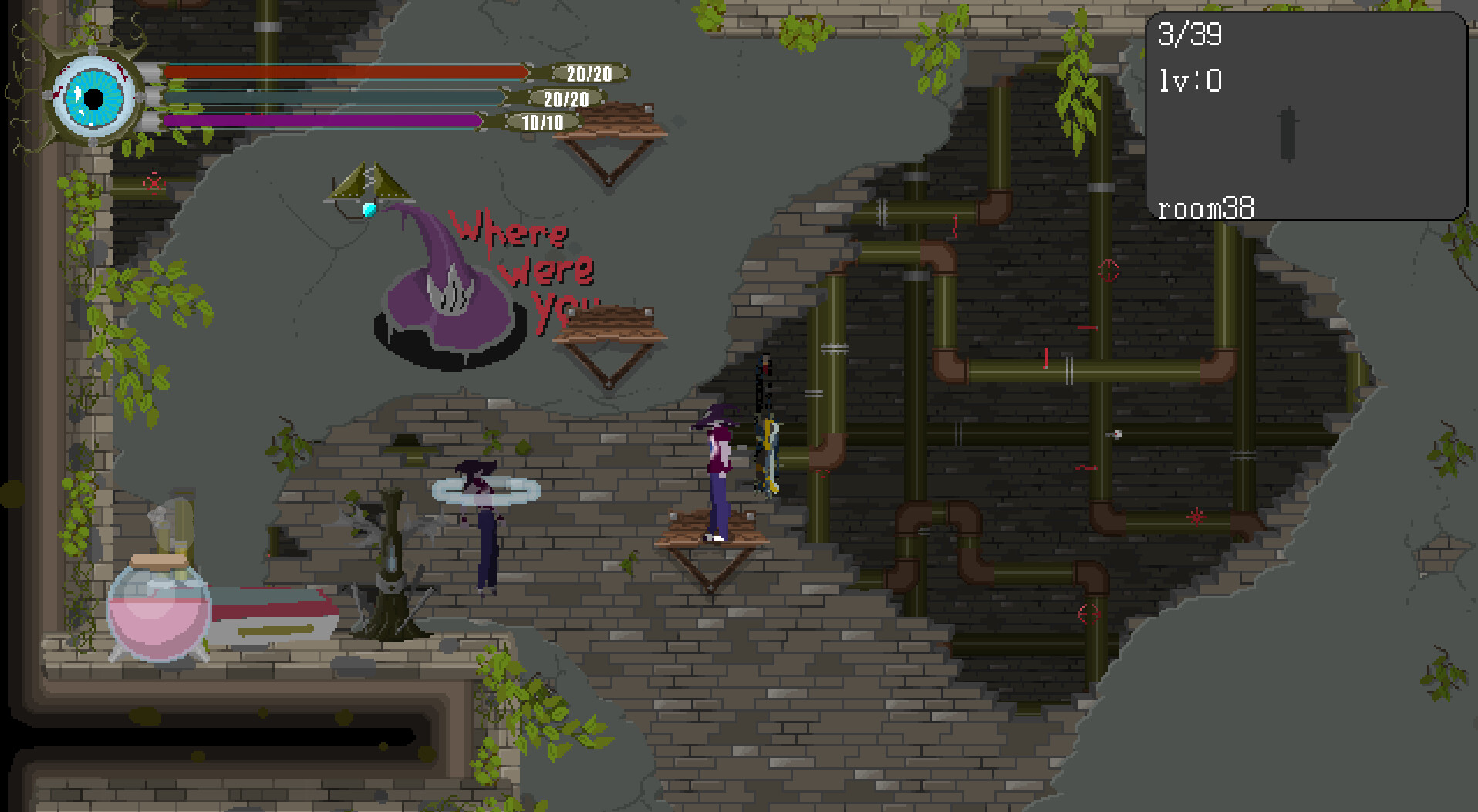
Task: Click the eyeball HUD emblem
Action: 94,96
